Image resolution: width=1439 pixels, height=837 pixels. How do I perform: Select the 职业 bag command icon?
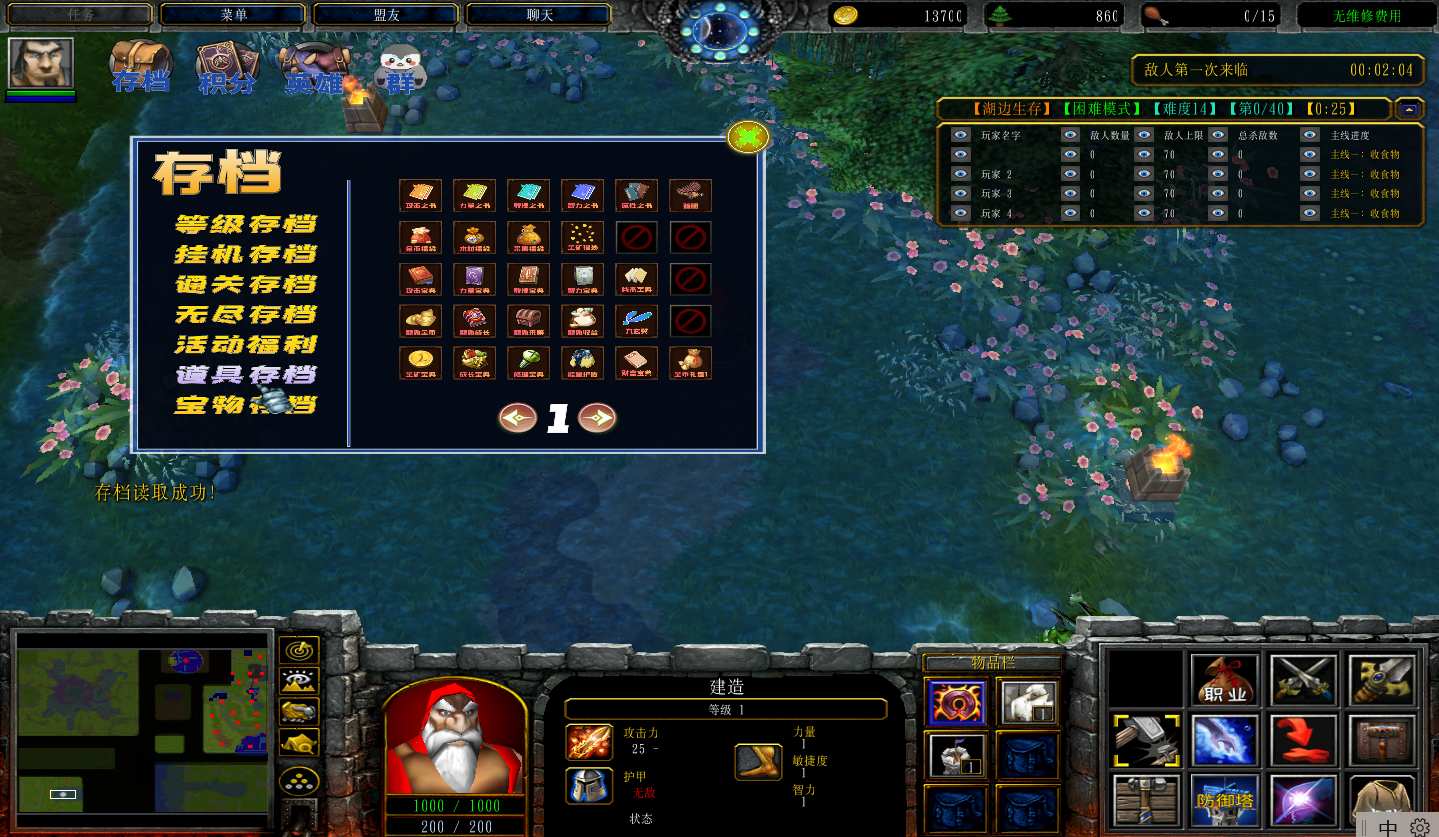(1225, 681)
